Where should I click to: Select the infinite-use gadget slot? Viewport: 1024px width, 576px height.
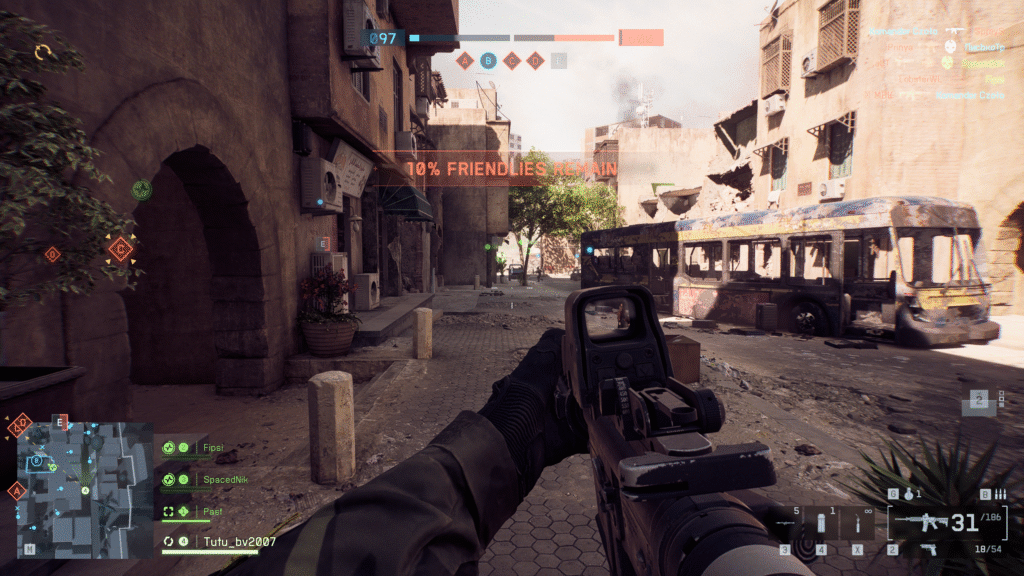(857, 523)
